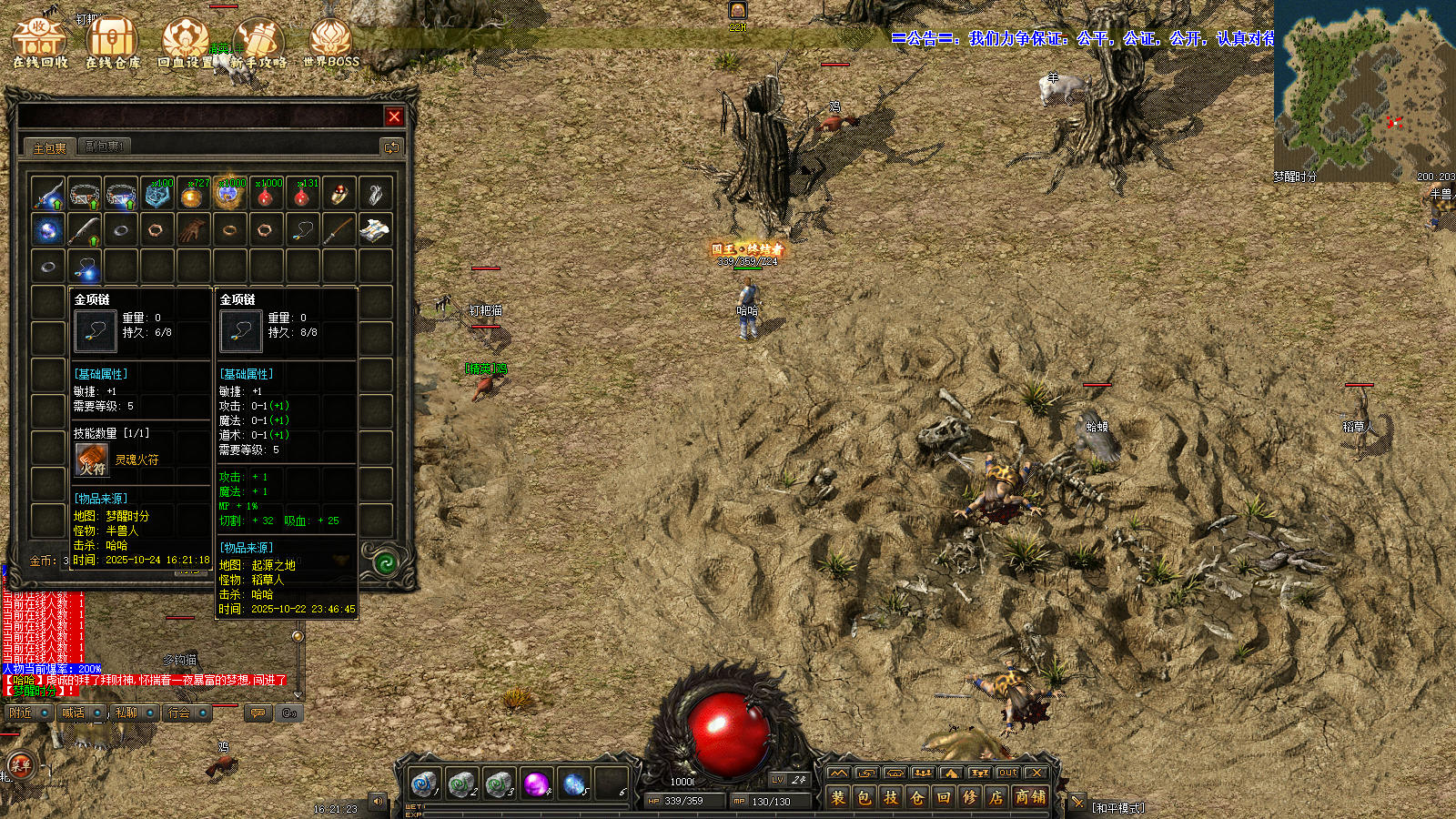Use the blue orb skill in slot 5

point(574,783)
